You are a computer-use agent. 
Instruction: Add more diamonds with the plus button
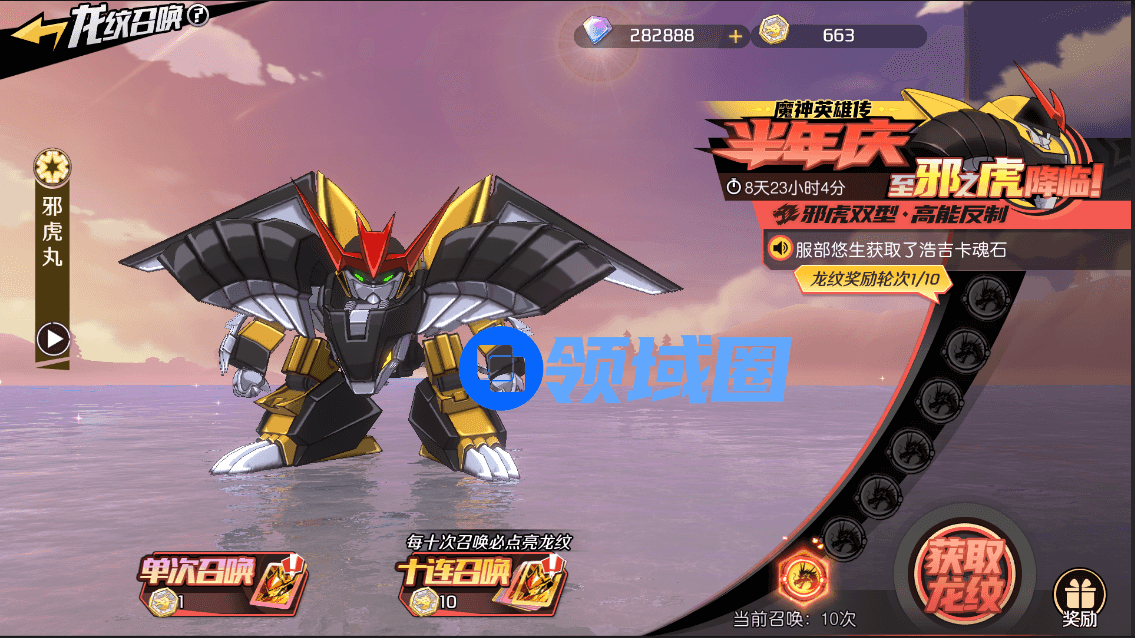click(736, 36)
